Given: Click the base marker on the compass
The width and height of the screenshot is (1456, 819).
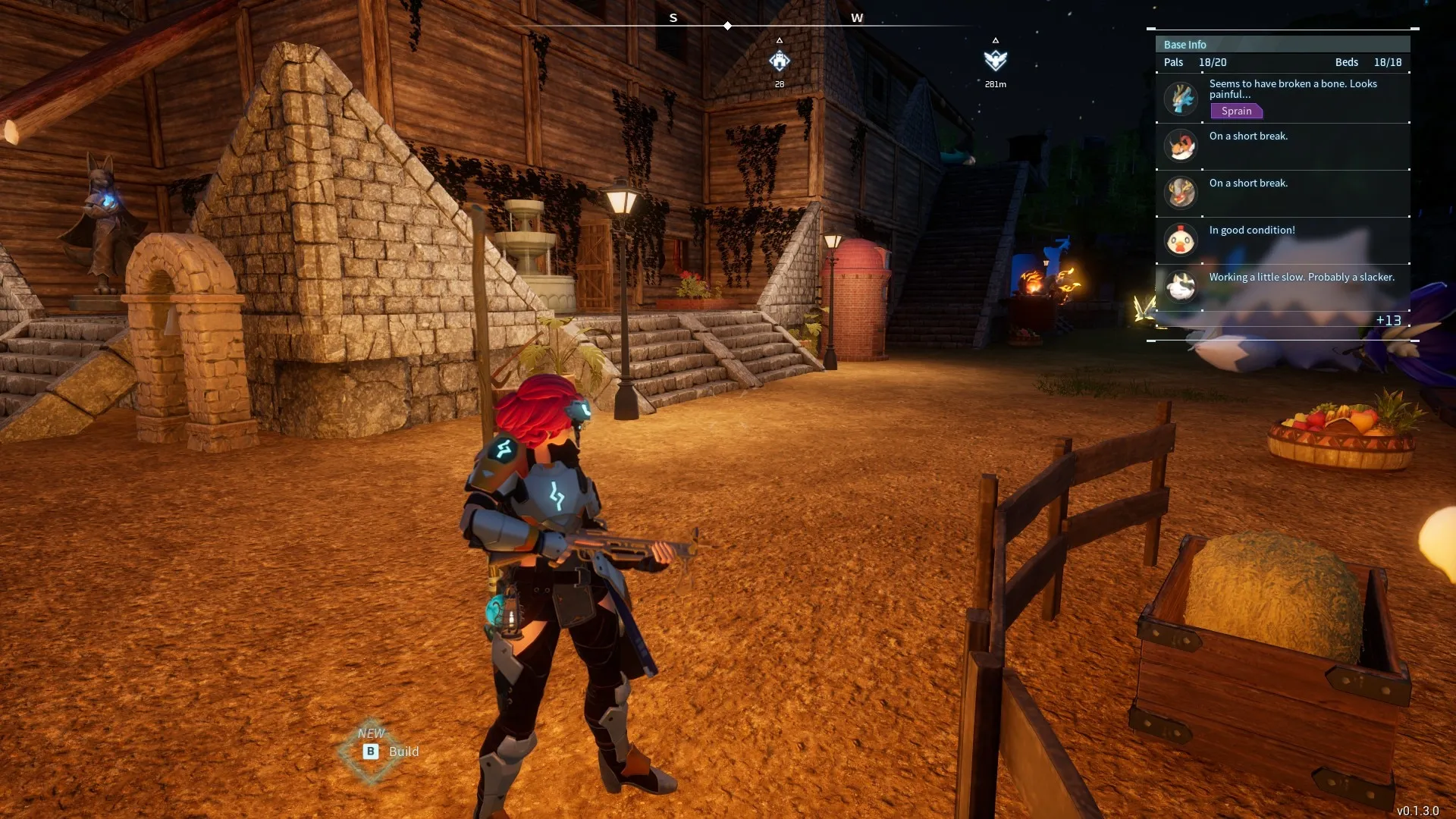Looking at the screenshot, I should point(780,61).
